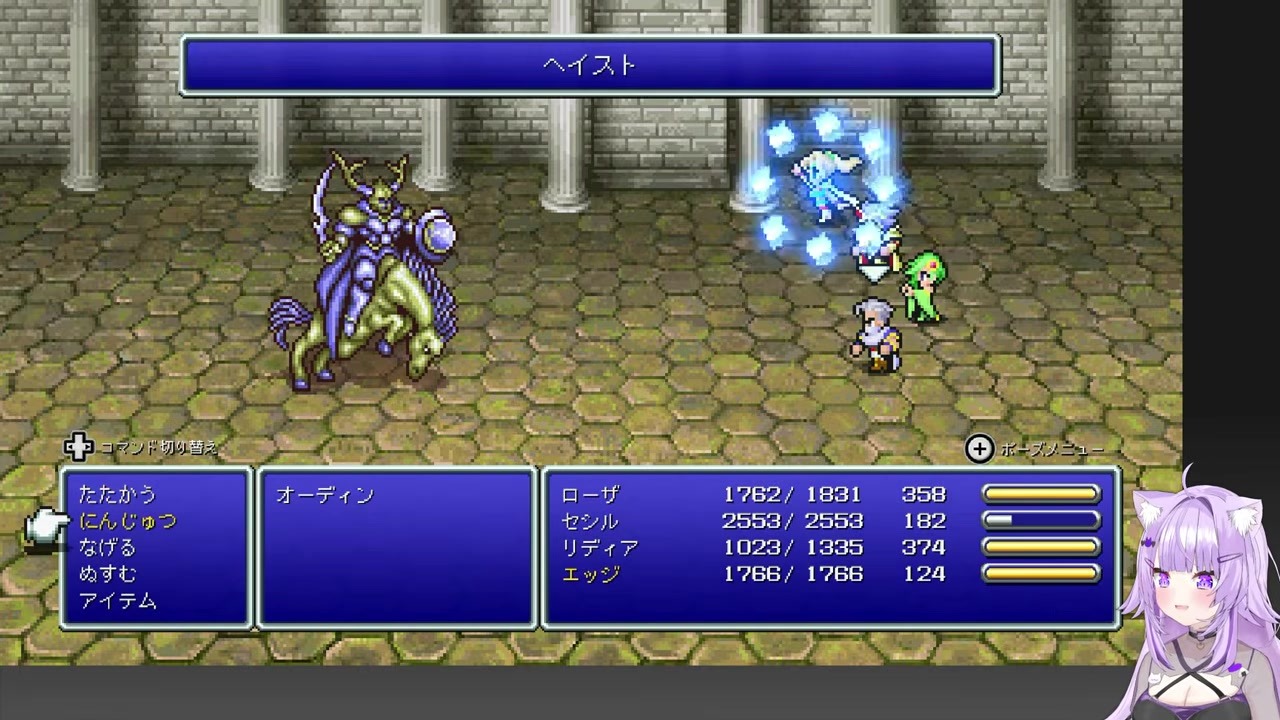
Task: Select セシル in the party status list
Action: tap(590, 521)
